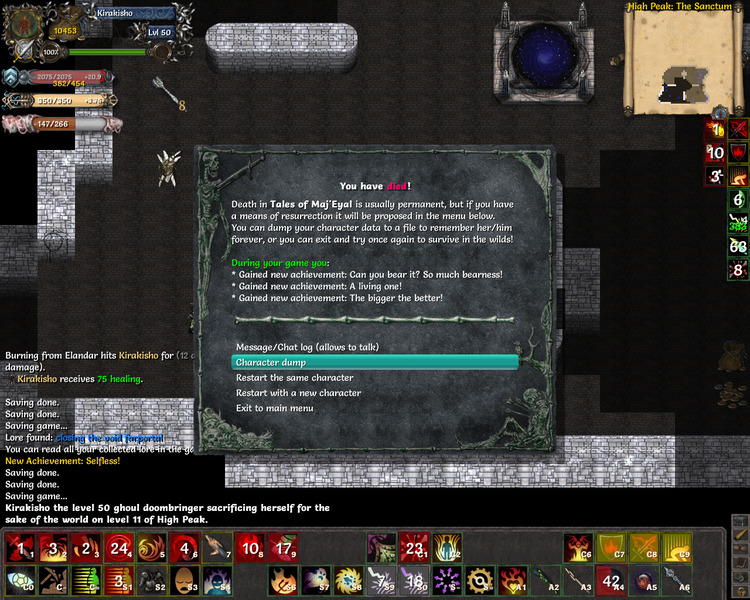Image resolution: width=750 pixels, height=600 pixels.
Task: Activate the yellow-framed C7 hotbar skill
Action: click(x=614, y=546)
